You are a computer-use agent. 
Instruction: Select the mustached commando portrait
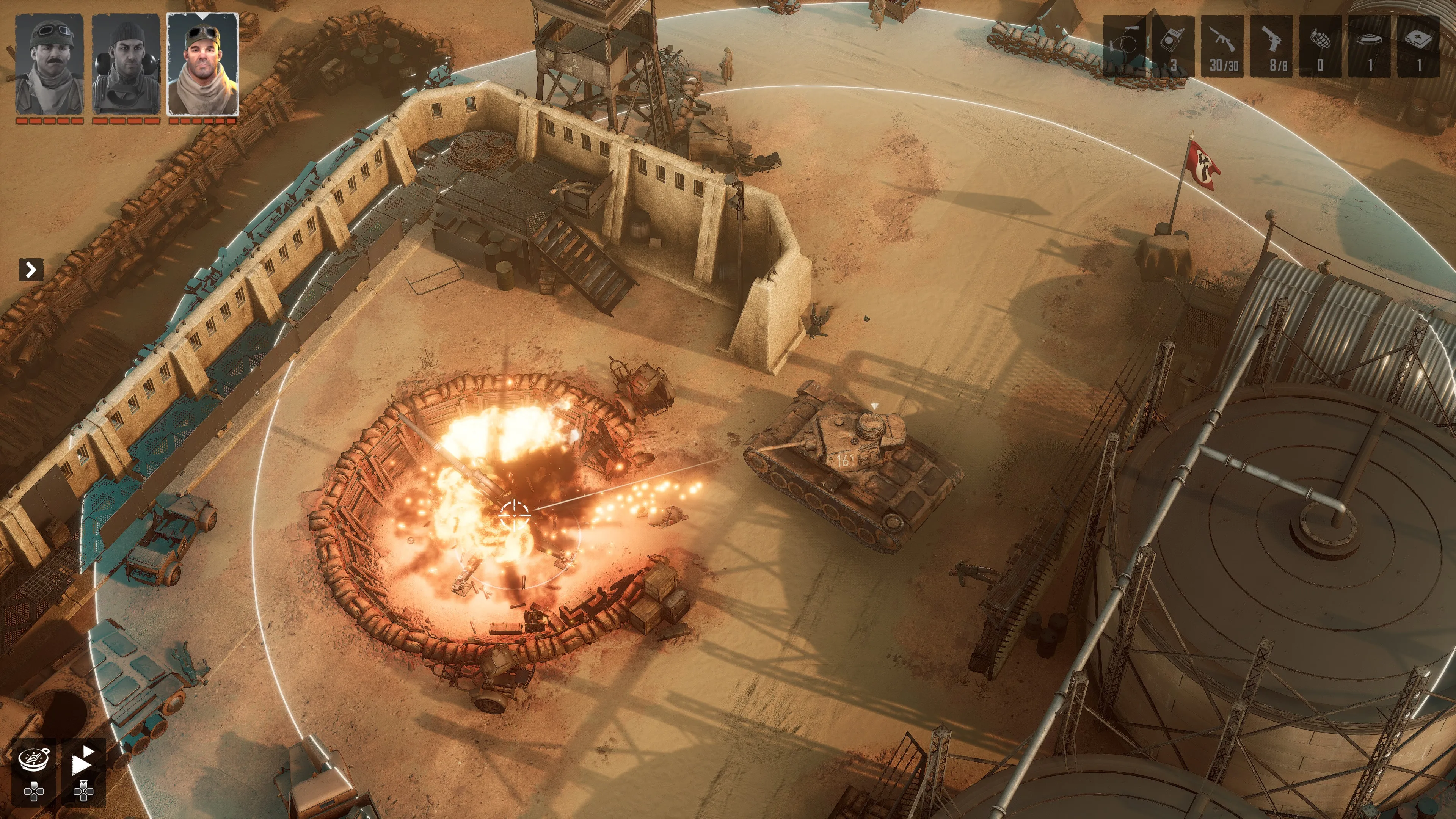coord(50,64)
